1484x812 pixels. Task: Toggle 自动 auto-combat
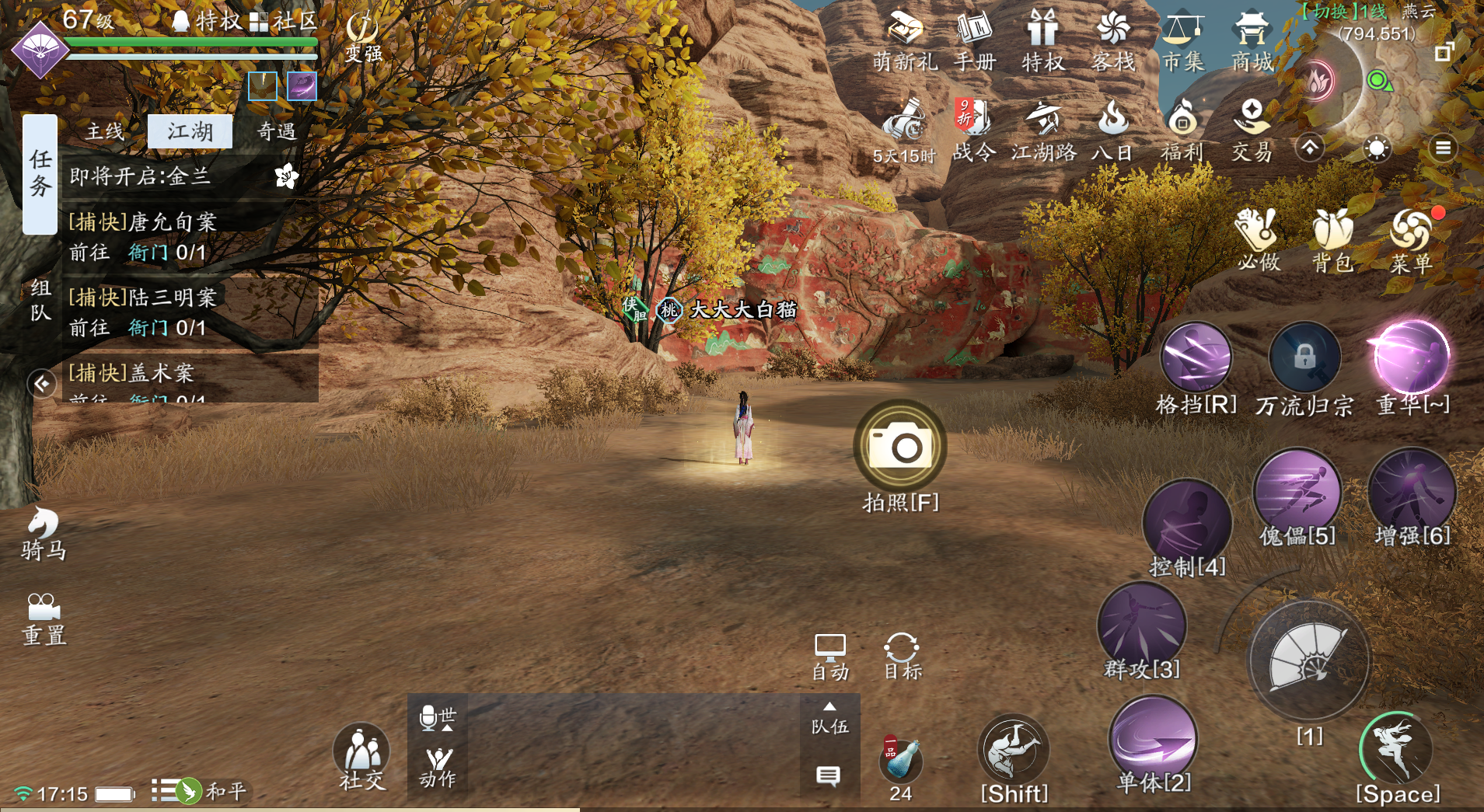click(830, 657)
